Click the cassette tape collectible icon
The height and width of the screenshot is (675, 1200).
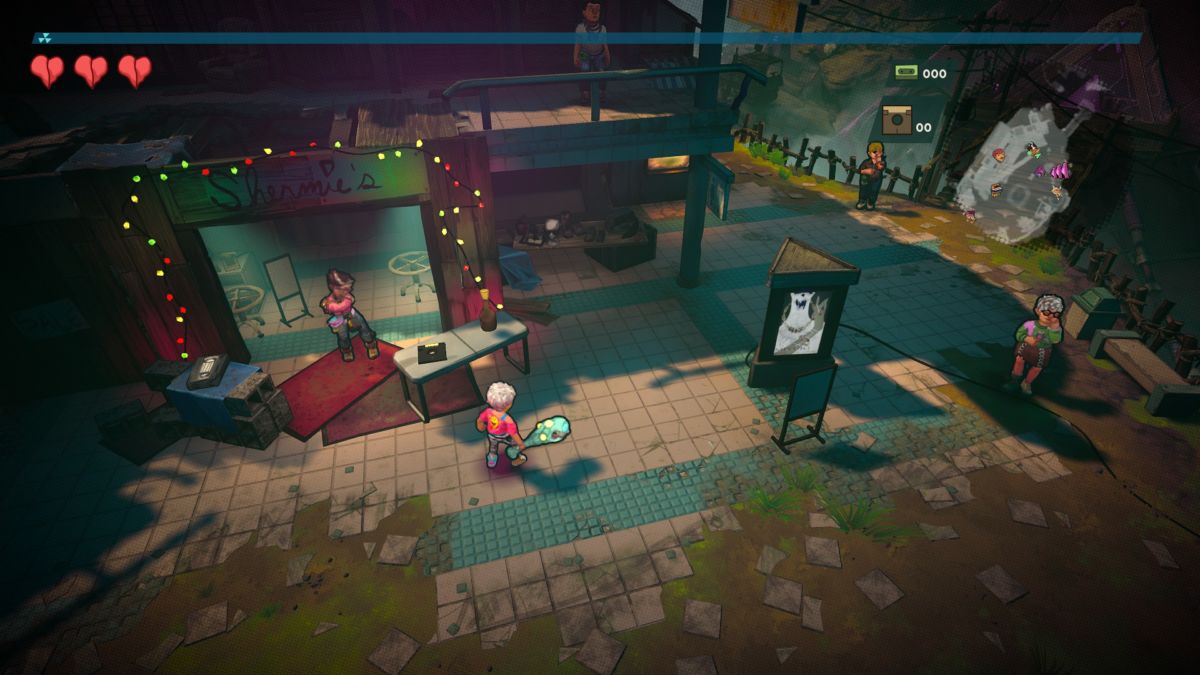click(x=906, y=72)
